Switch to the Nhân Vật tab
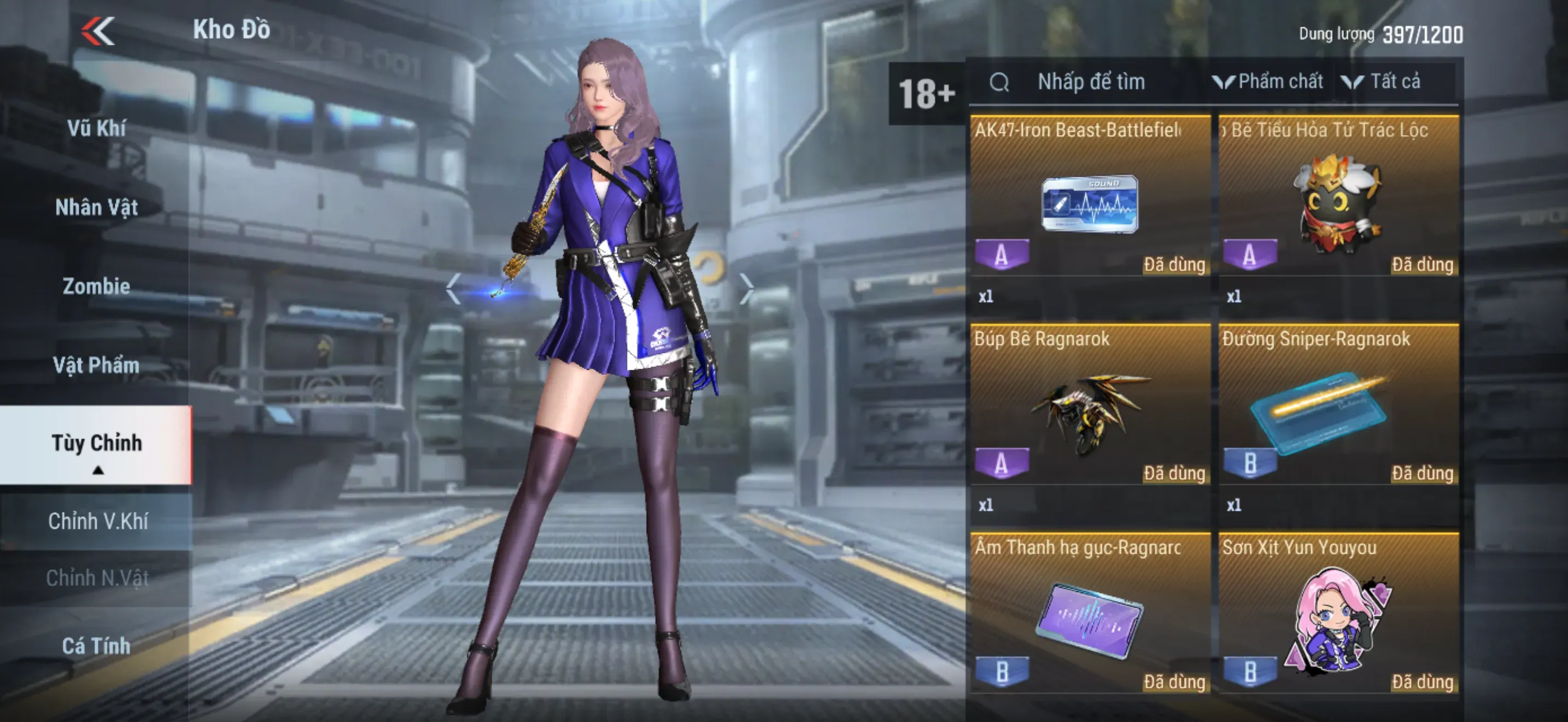This screenshot has height=722, width=1568. coord(96,208)
